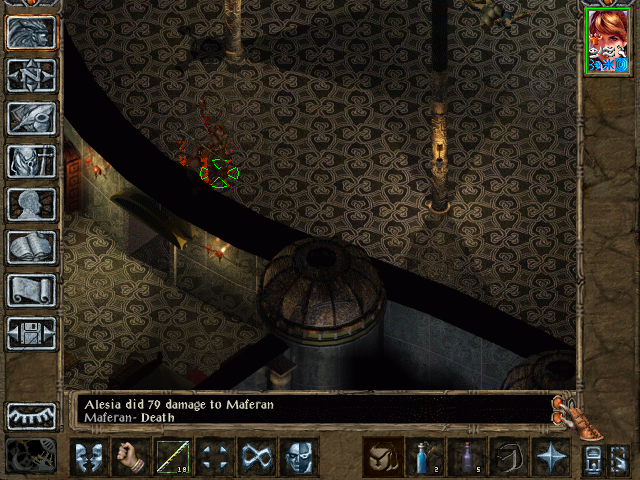Activate the four-arrows guard action

(215, 457)
